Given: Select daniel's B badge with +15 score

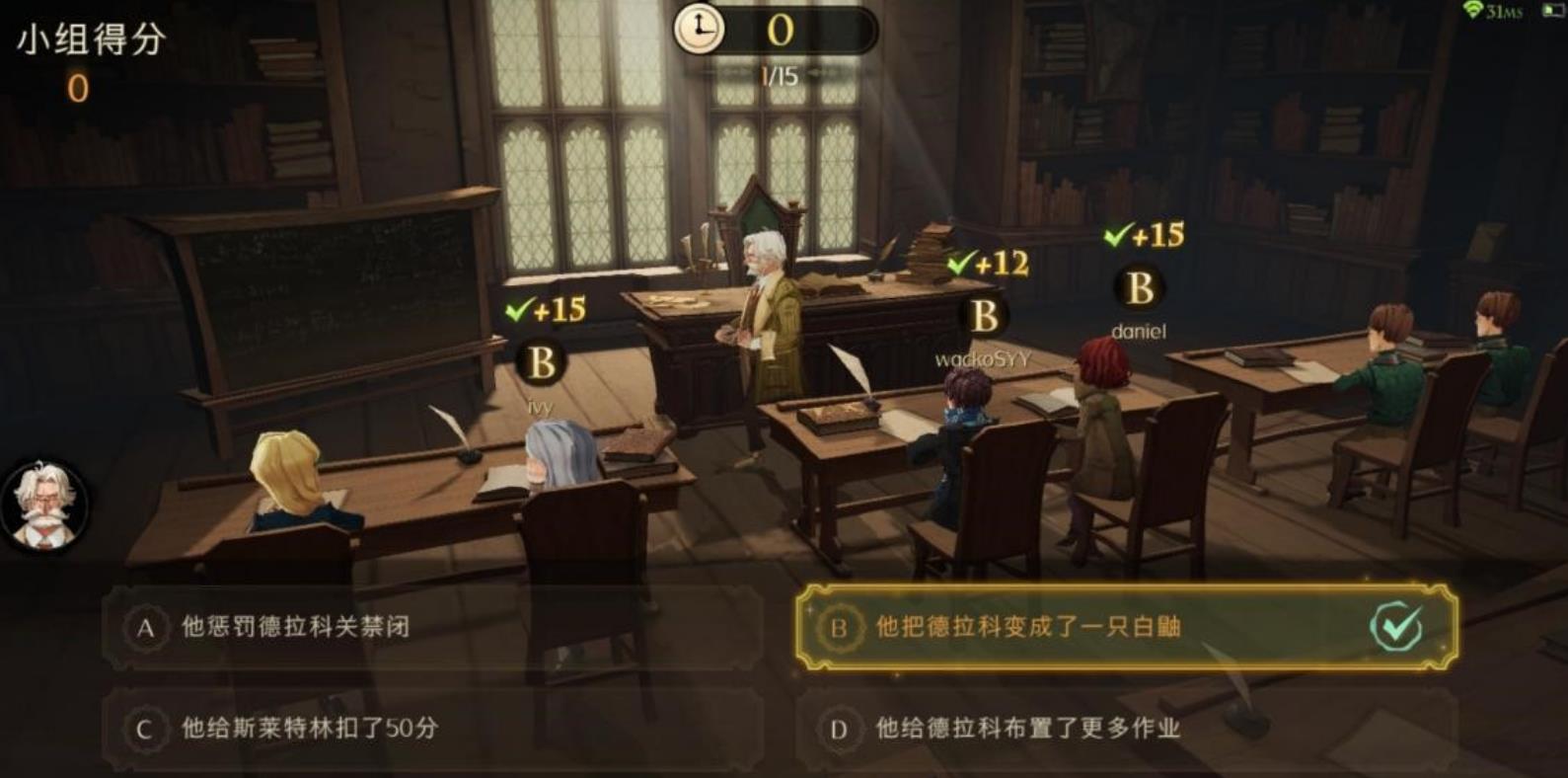Looking at the screenshot, I should tap(1137, 289).
